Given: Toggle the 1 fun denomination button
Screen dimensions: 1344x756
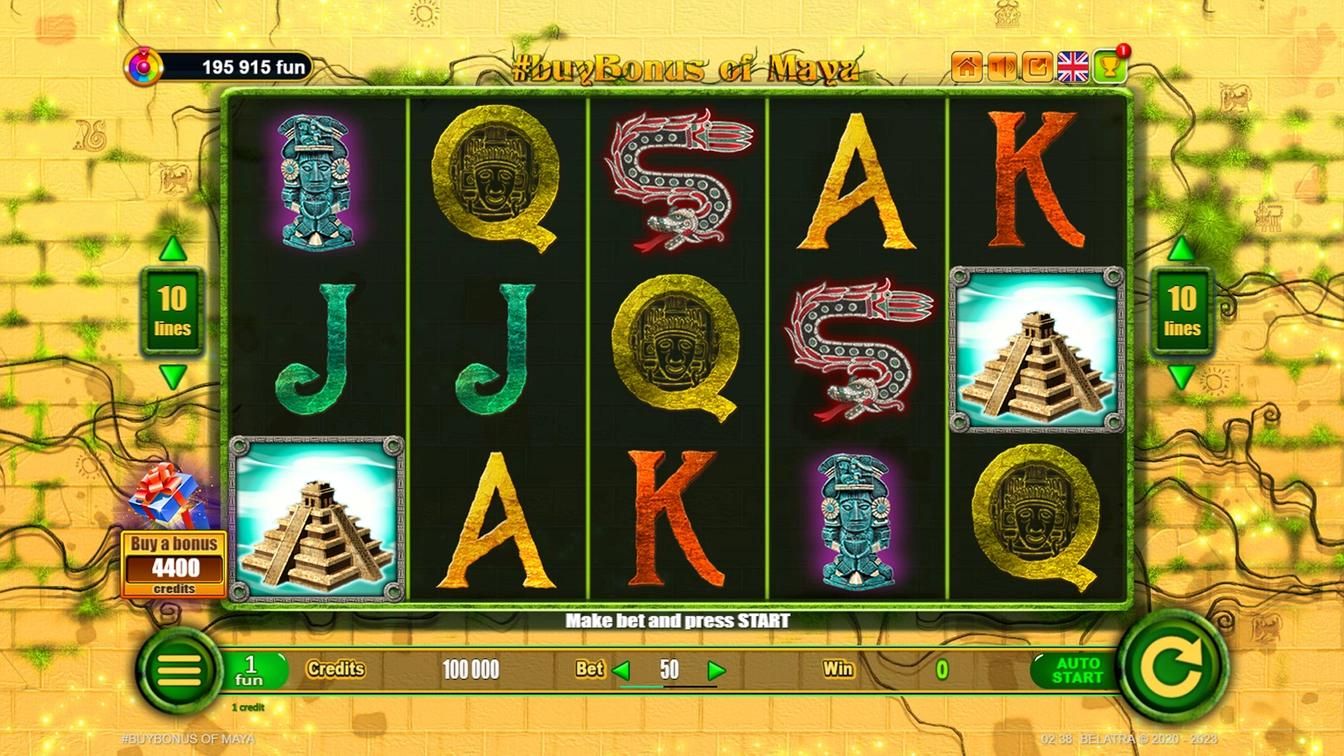Looking at the screenshot, I should pyautogui.click(x=252, y=668).
